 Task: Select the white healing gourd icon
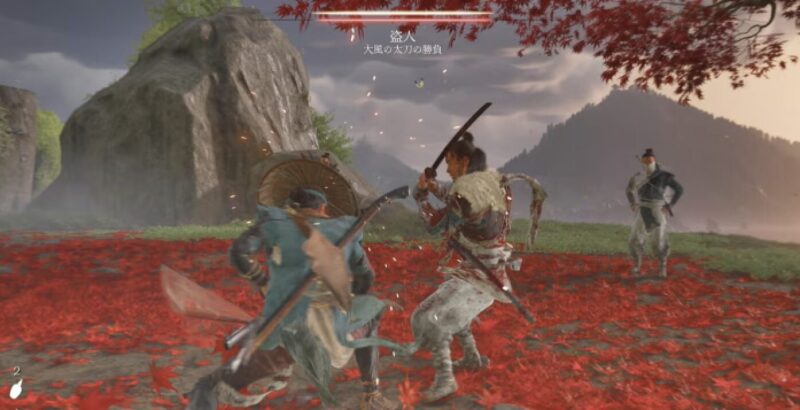(16, 390)
